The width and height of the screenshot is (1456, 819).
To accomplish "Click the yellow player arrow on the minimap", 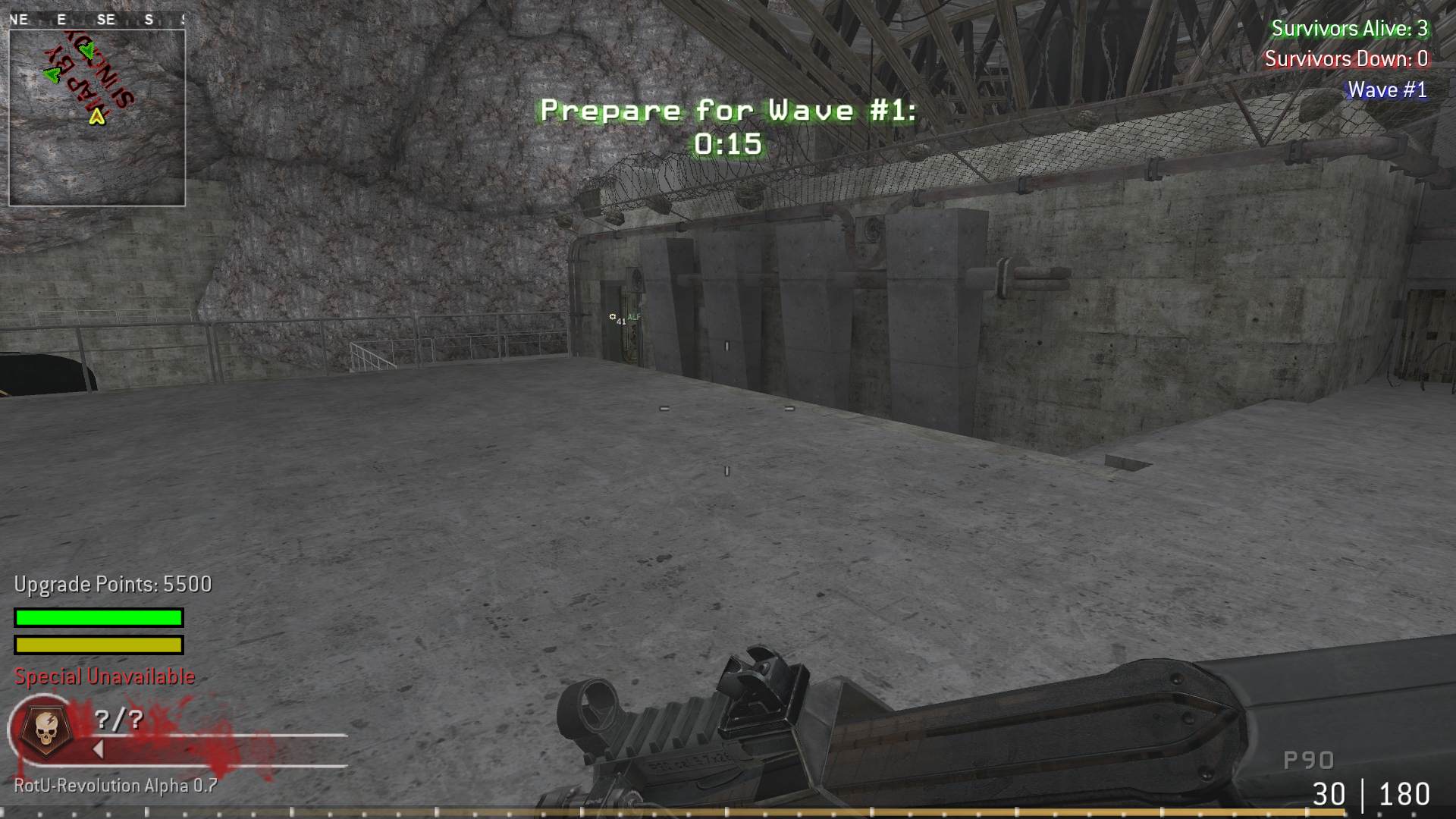I will 97,118.
